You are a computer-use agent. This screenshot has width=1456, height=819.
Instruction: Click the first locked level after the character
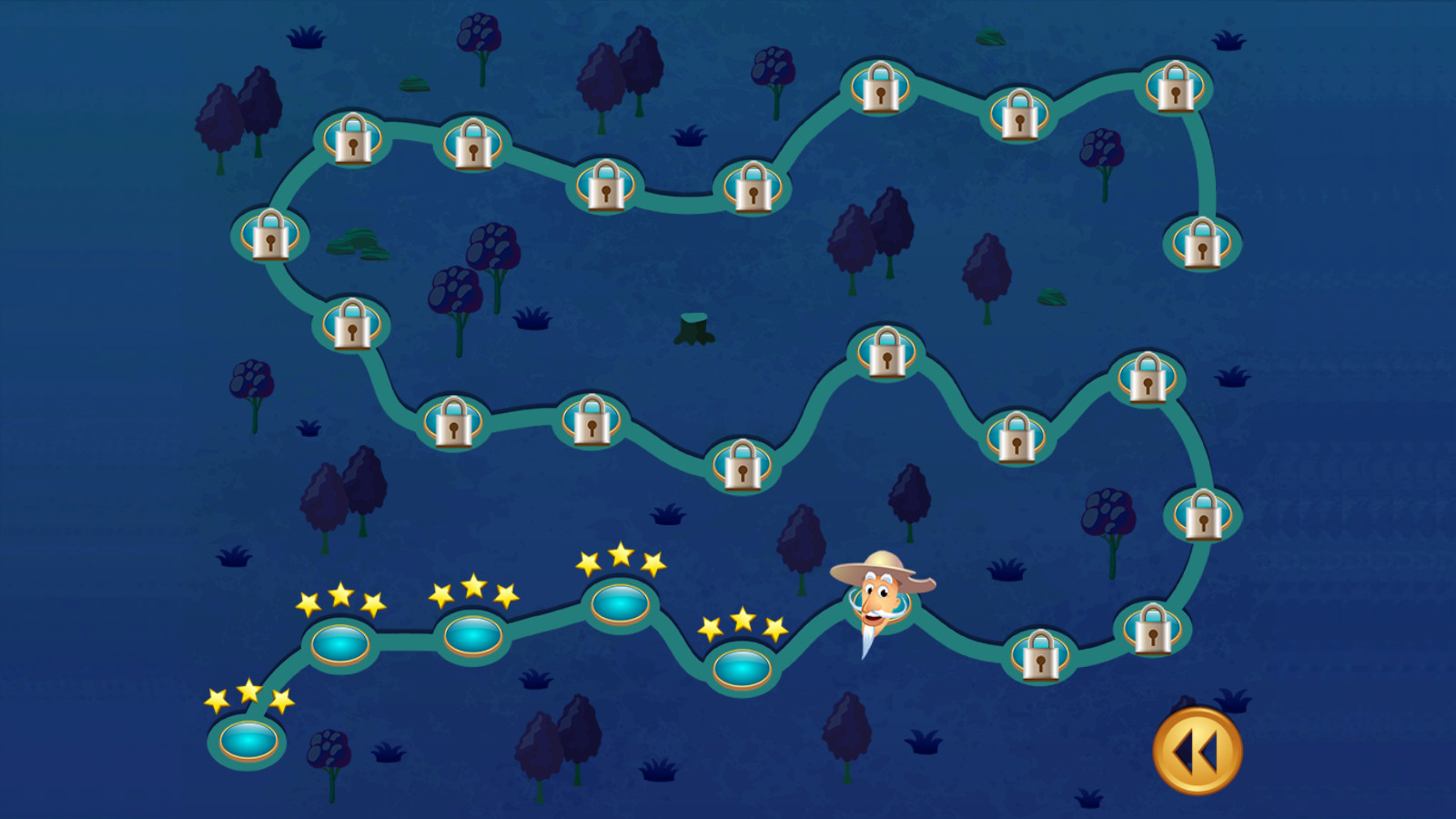pyautogui.click(x=1040, y=654)
